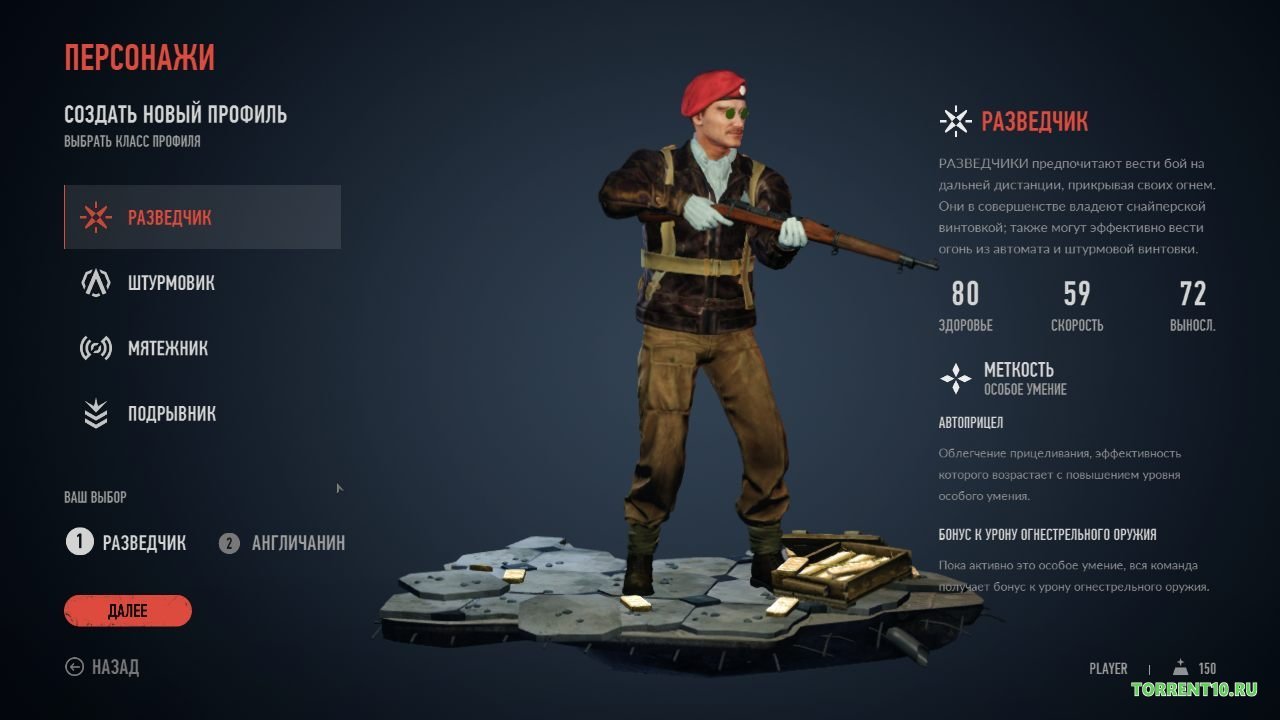Click the Мятежник signal-wave icon
Screen dimensions: 1280x720
coord(95,348)
